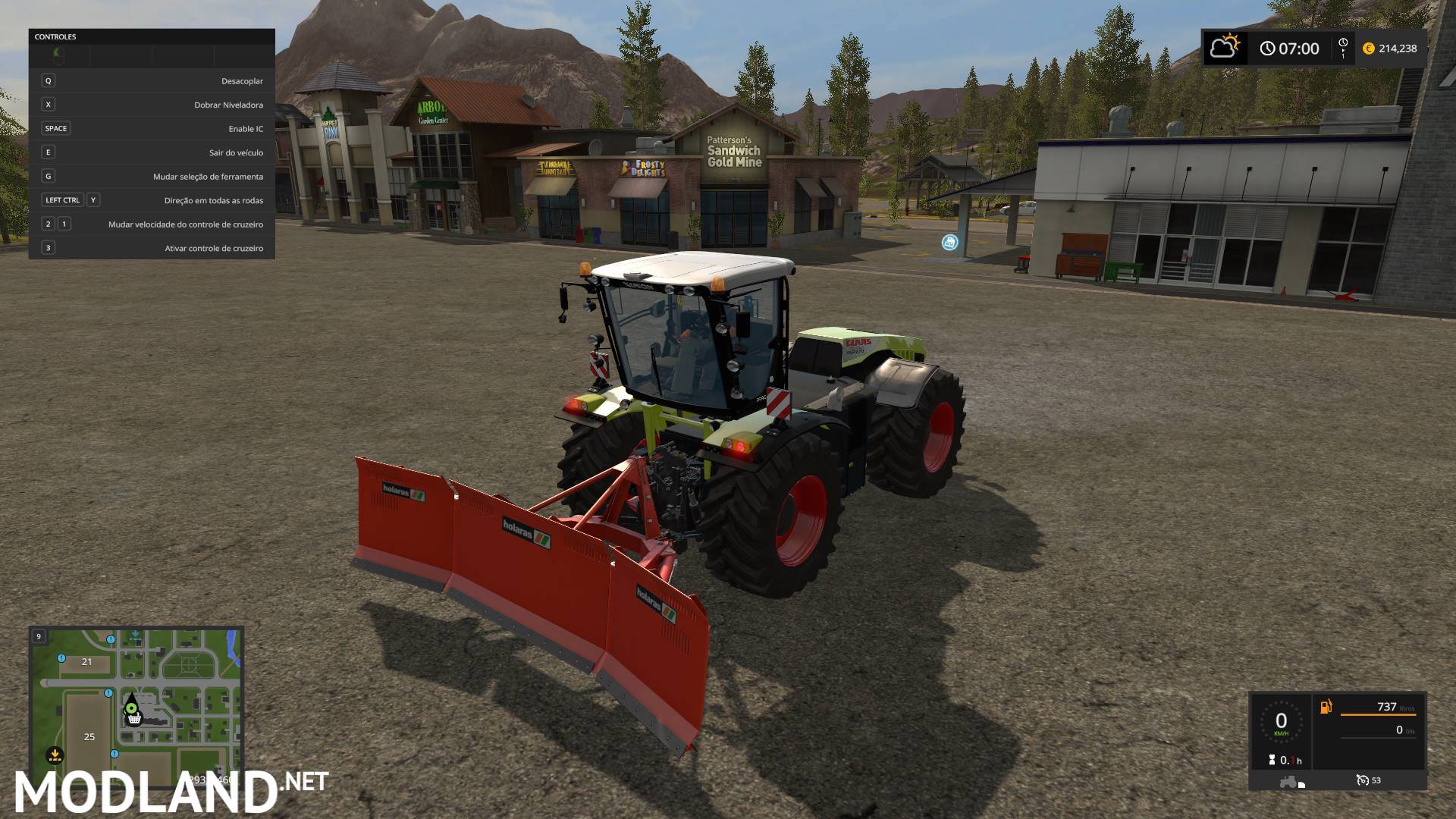Click the Desacoplar control entry

(x=152, y=80)
